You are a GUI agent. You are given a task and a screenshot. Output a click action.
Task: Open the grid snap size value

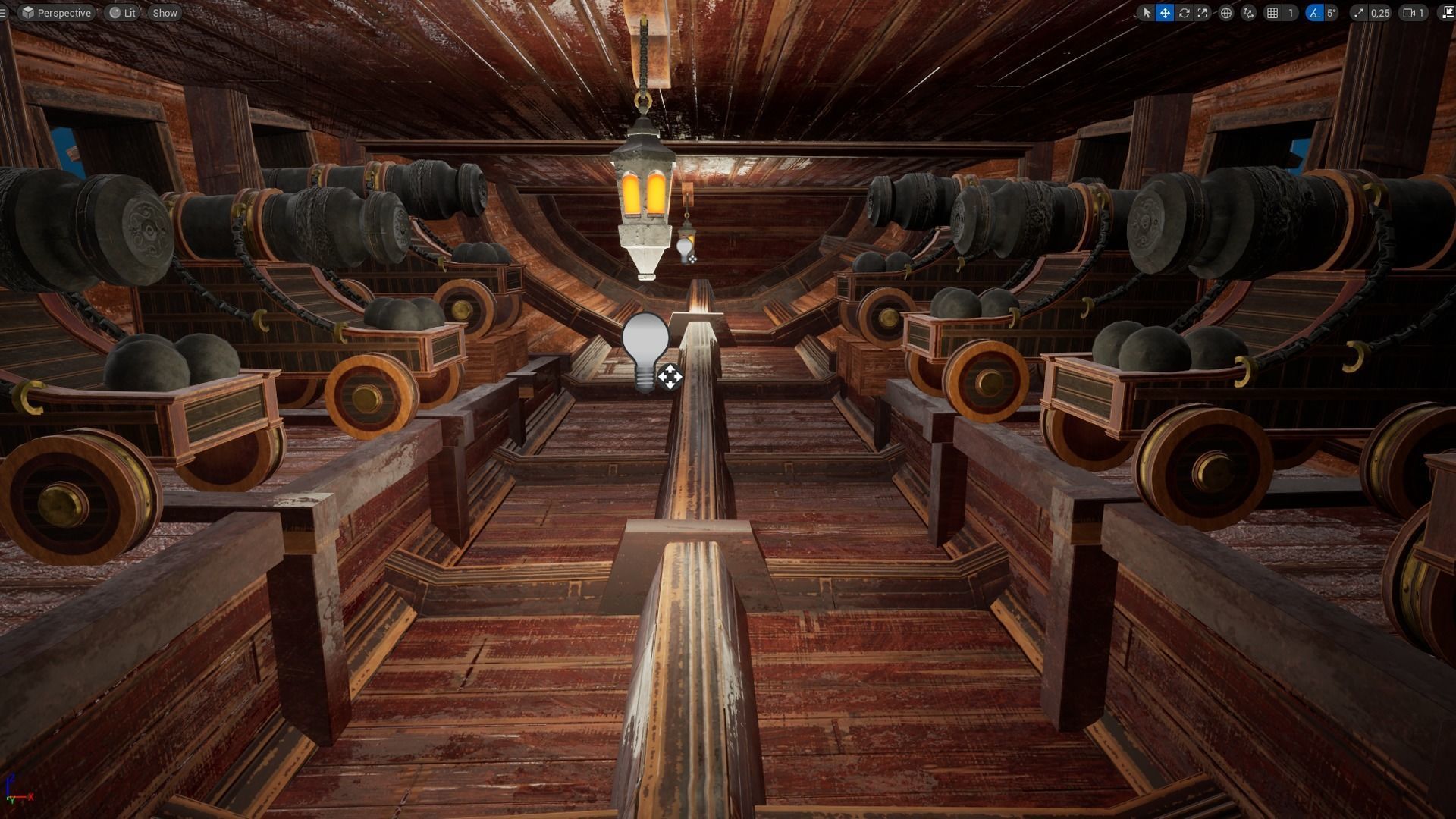pos(1291,13)
